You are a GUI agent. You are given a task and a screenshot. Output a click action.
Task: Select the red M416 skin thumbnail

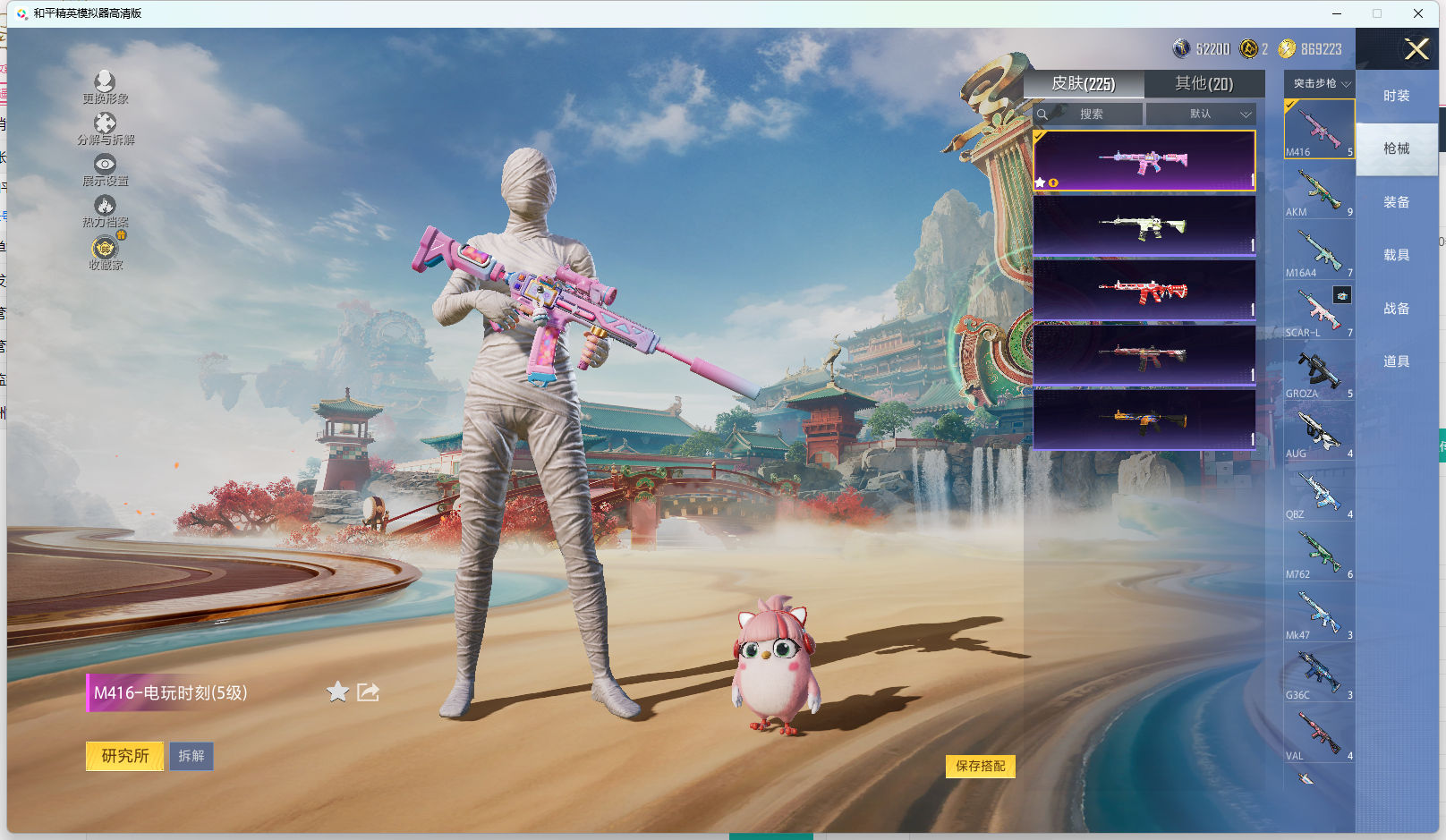(1144, 290)
